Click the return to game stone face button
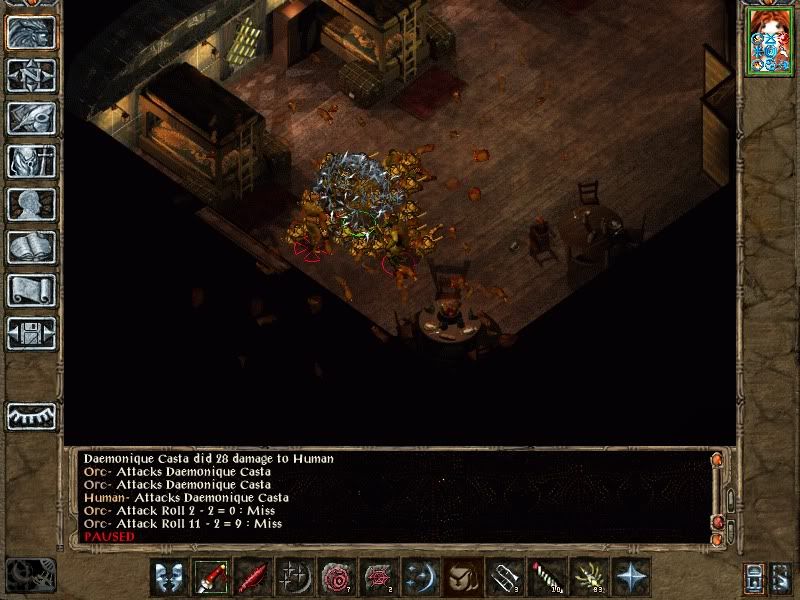Image resolution: width=800 pixels, height=600 pixels. 31,33
